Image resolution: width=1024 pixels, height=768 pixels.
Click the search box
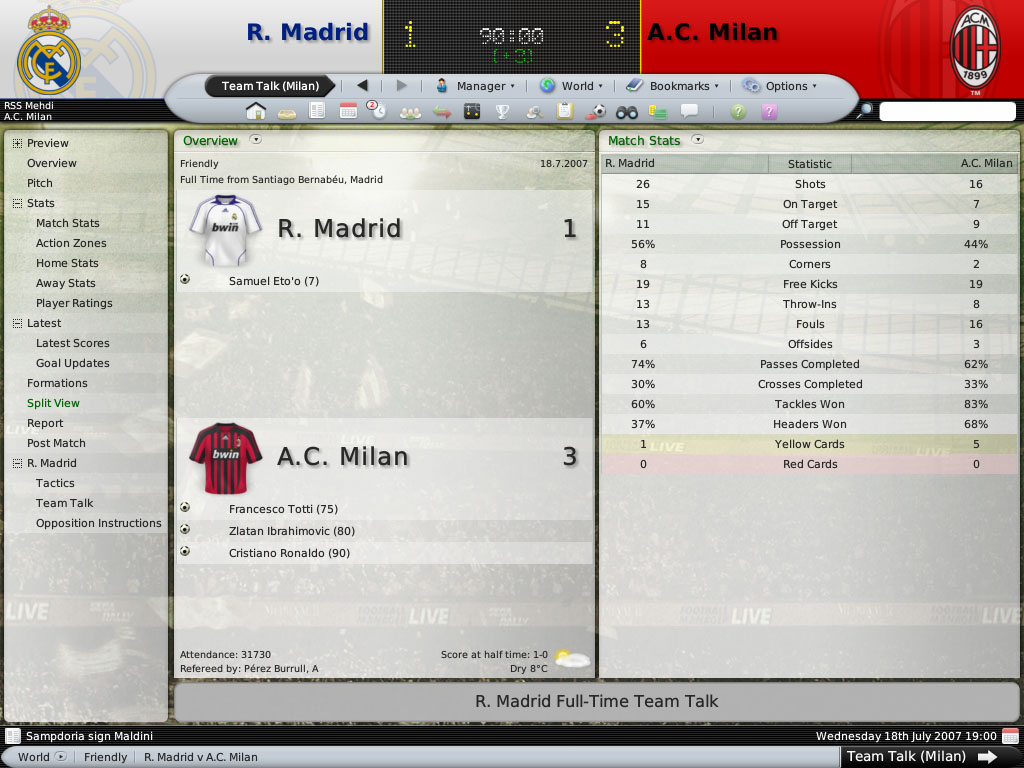[946, 112]
